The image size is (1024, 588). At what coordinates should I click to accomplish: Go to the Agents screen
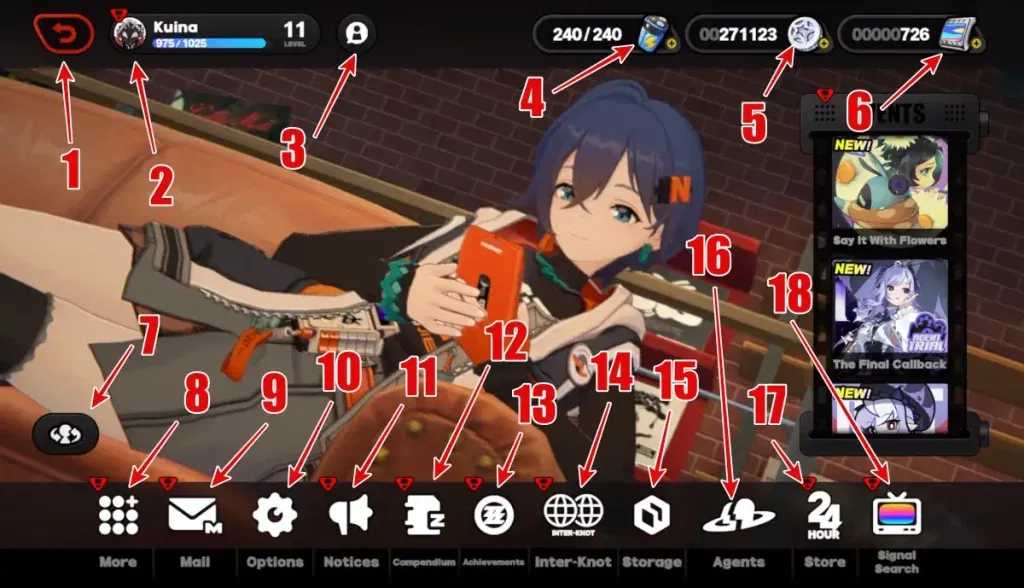pyautogui.click(x=738, y=517)
